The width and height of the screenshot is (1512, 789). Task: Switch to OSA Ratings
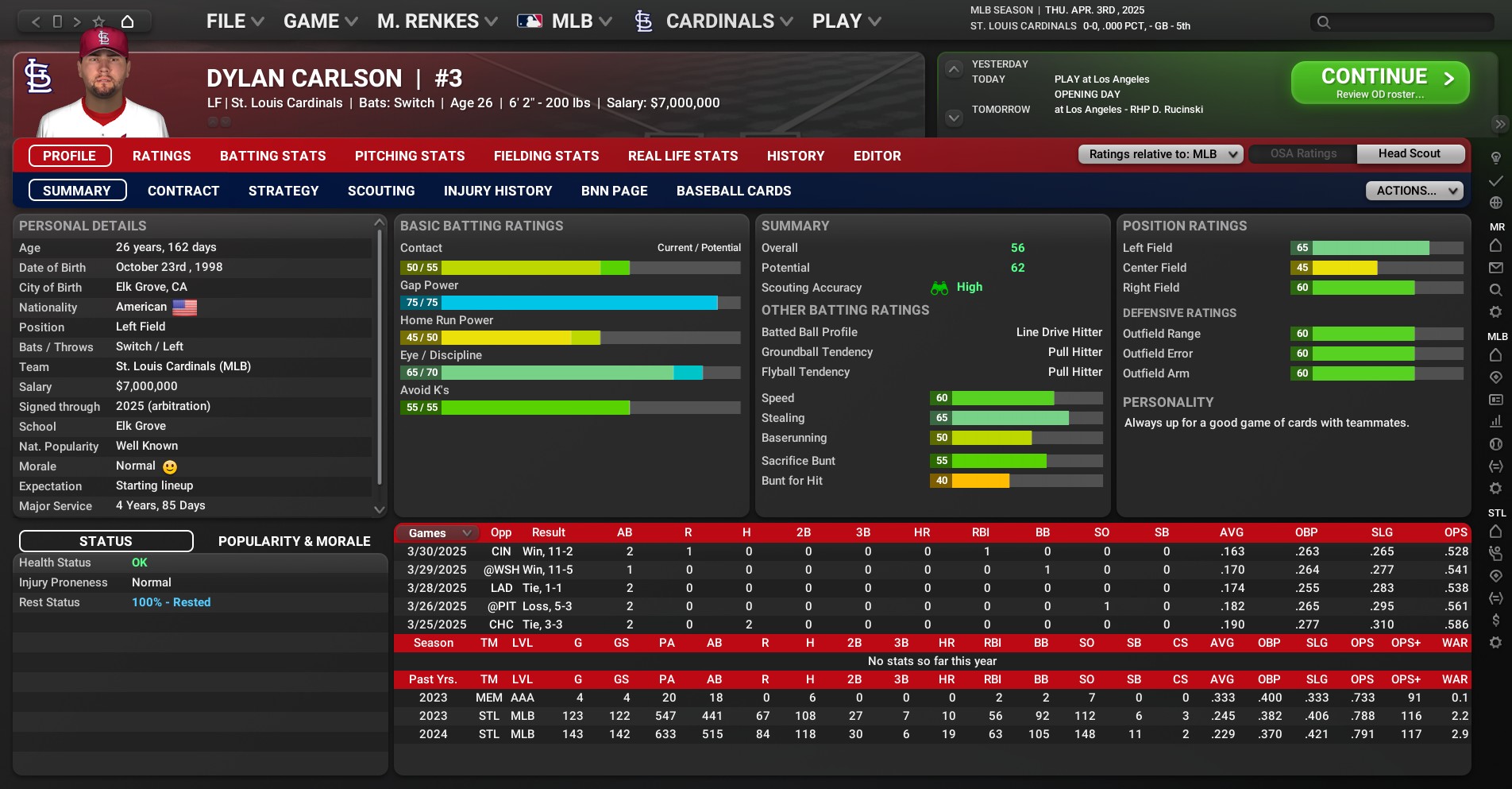coord(1302,154)
